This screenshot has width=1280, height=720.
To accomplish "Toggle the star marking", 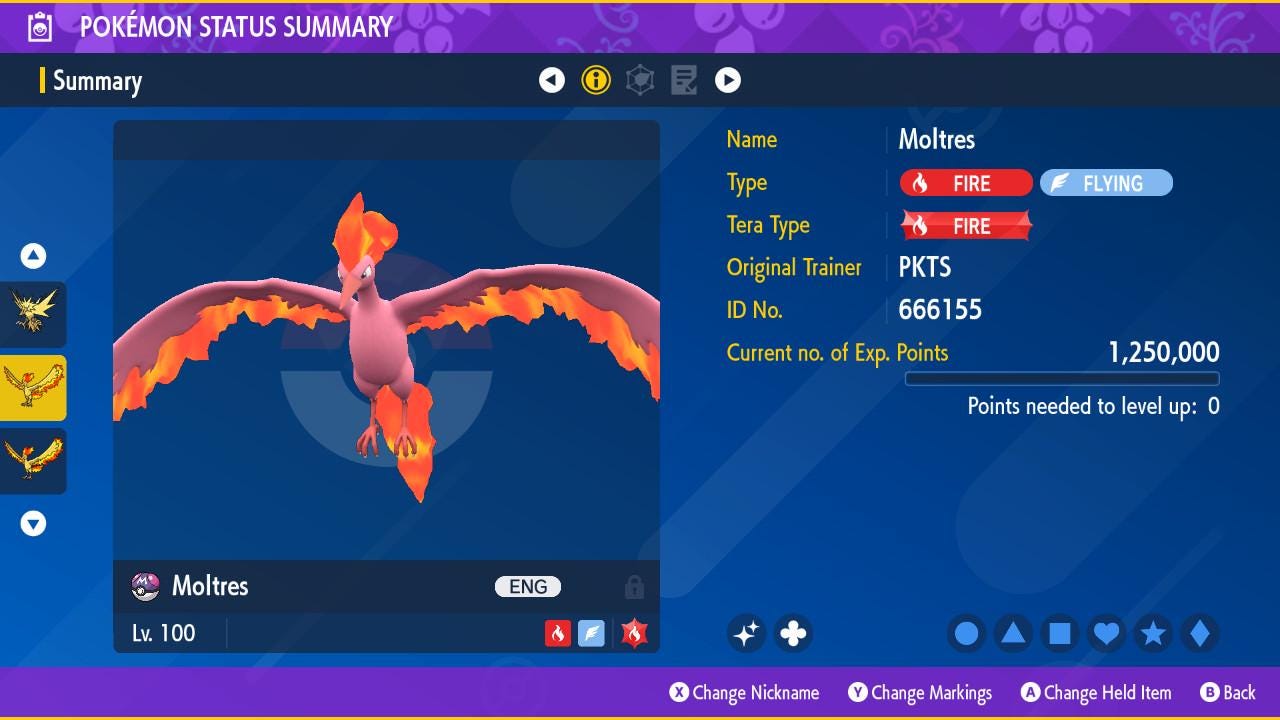I will coord(1153,633).
